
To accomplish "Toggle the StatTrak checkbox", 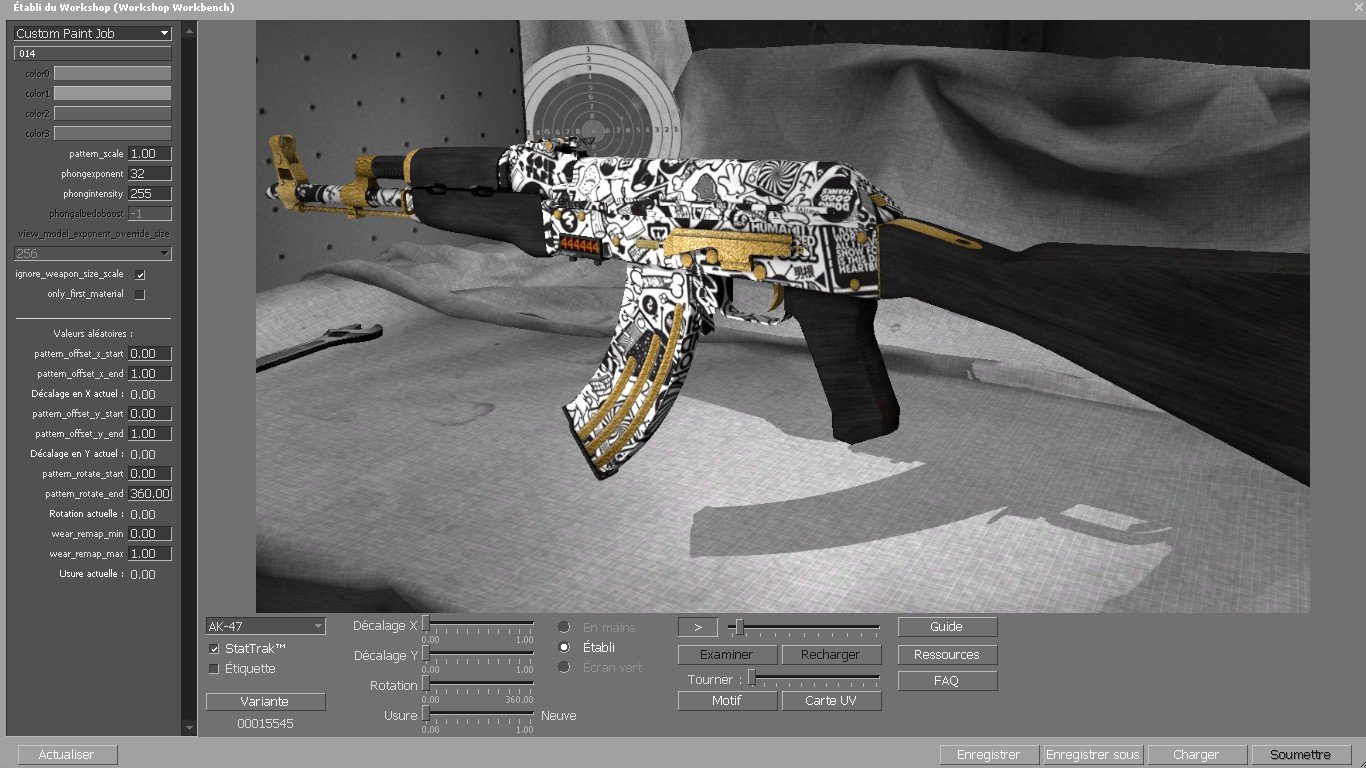I will click(x=214, y=649).
